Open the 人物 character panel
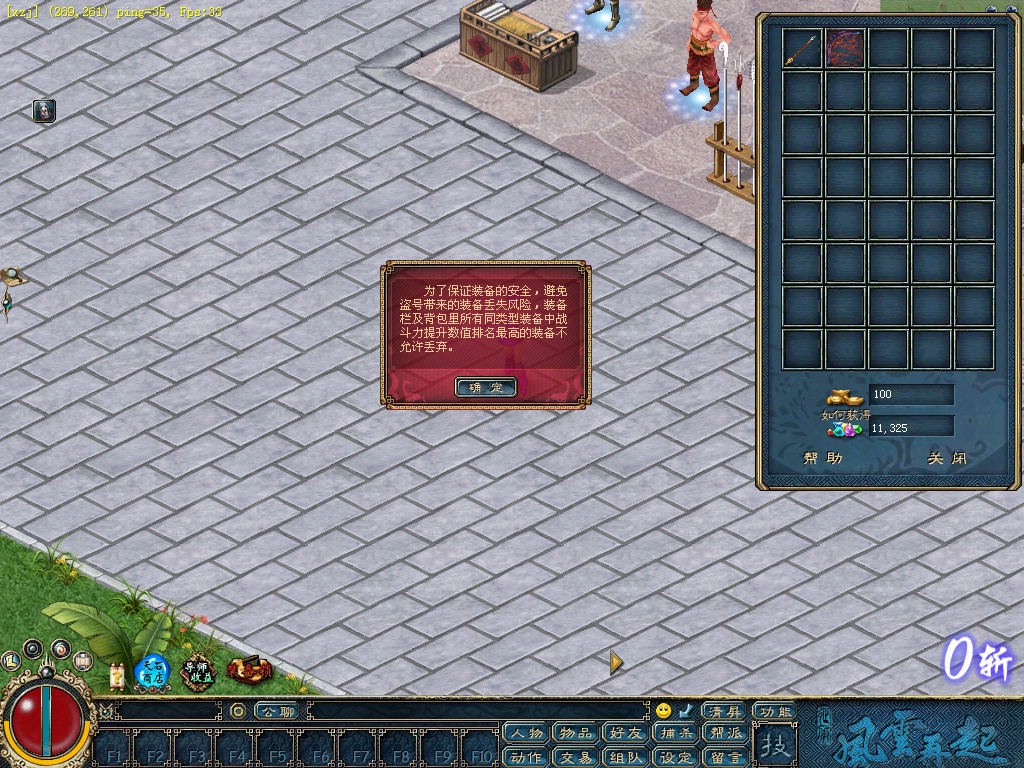This screenshot has width=1024, height=768. click(526, 734)
